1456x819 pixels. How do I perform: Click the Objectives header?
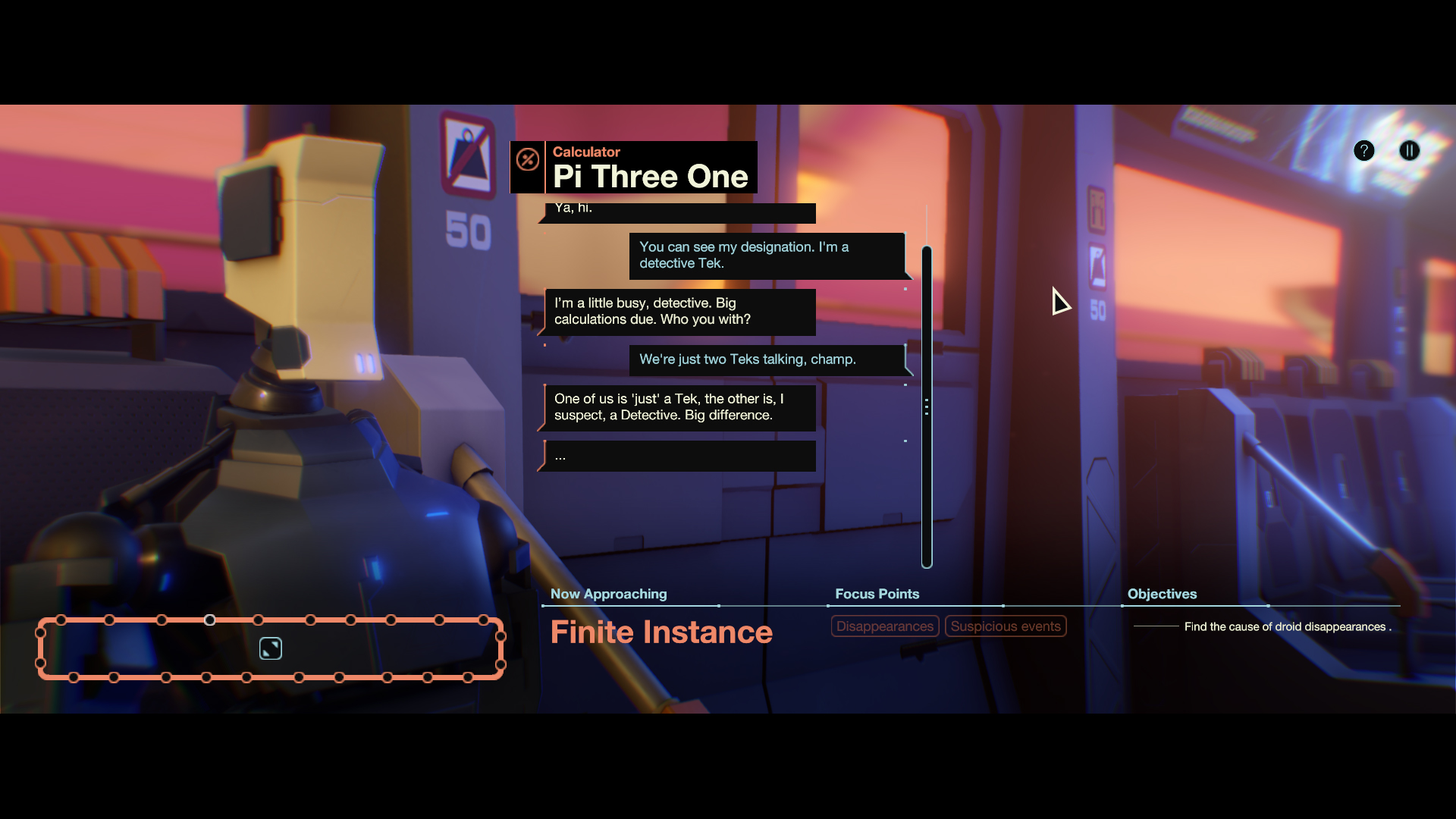[1162, 594]
